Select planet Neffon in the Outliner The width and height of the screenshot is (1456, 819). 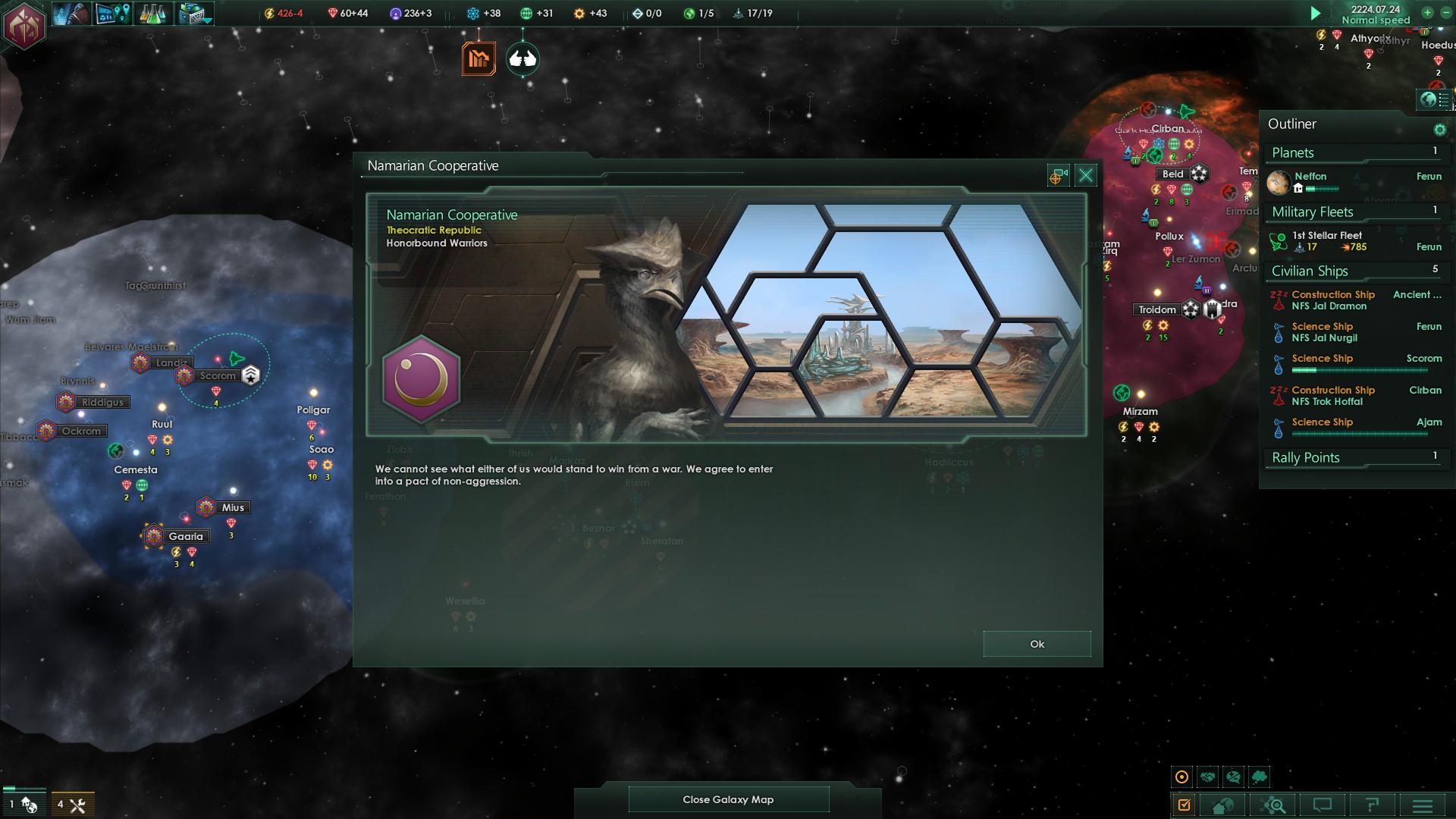pos(1310,176)
